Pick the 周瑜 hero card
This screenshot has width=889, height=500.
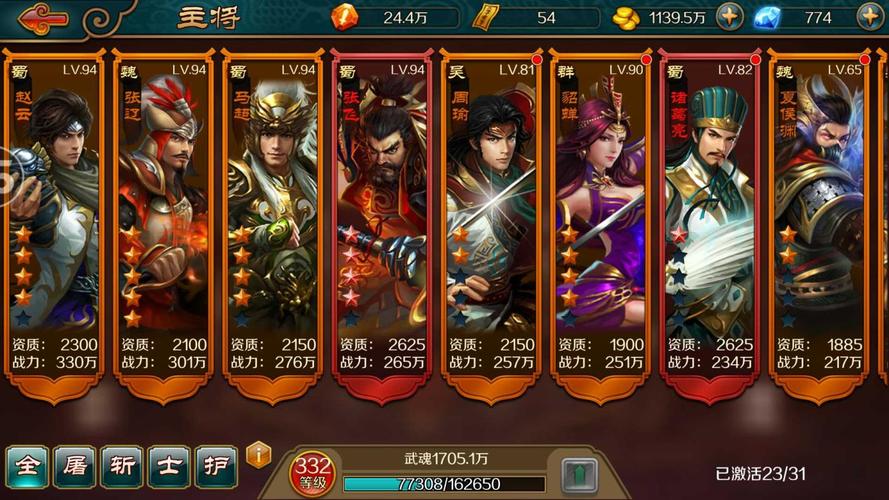pos(491,220)
